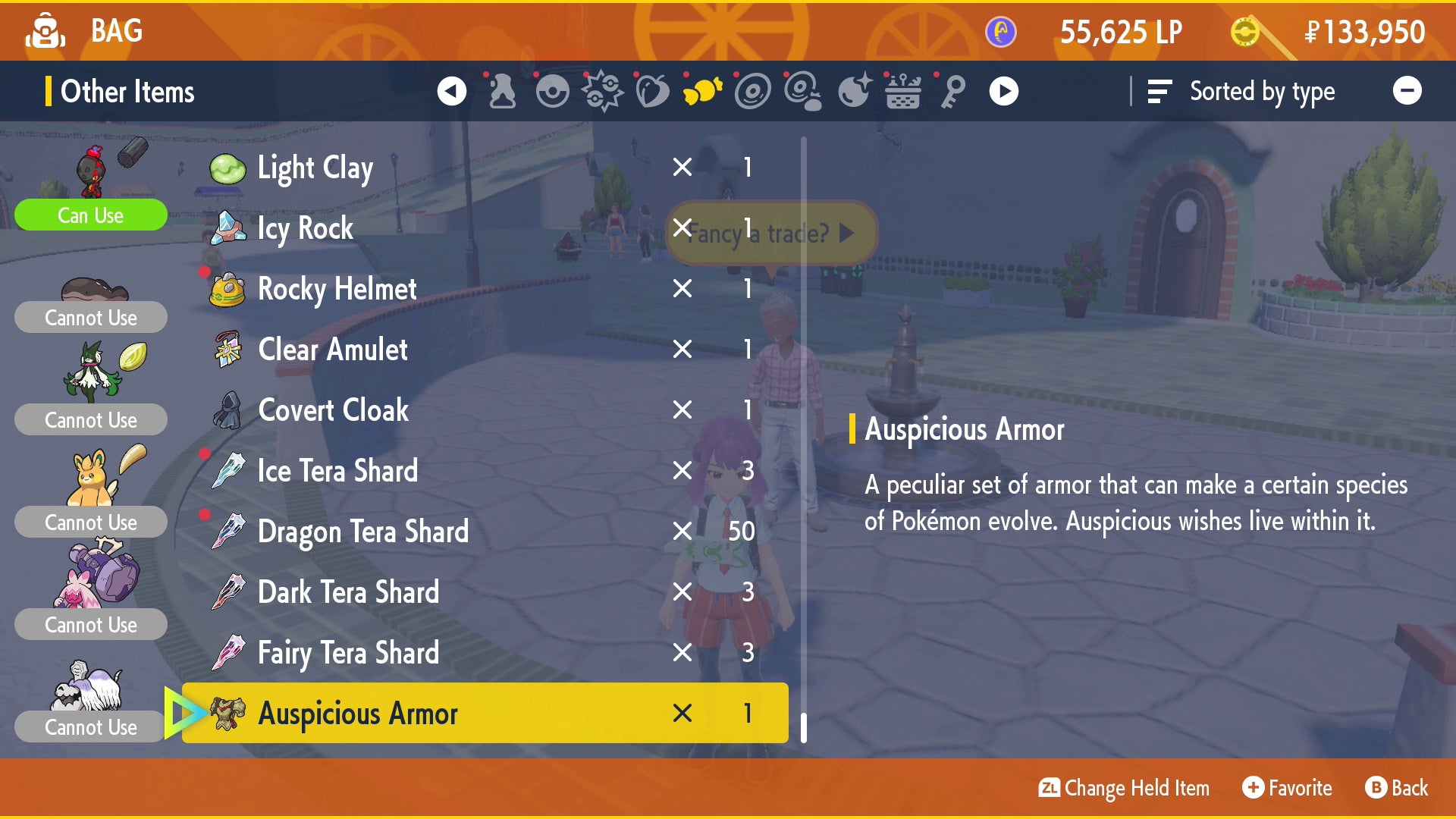Navigate left to the previous pocket arrow

point(453,91)
